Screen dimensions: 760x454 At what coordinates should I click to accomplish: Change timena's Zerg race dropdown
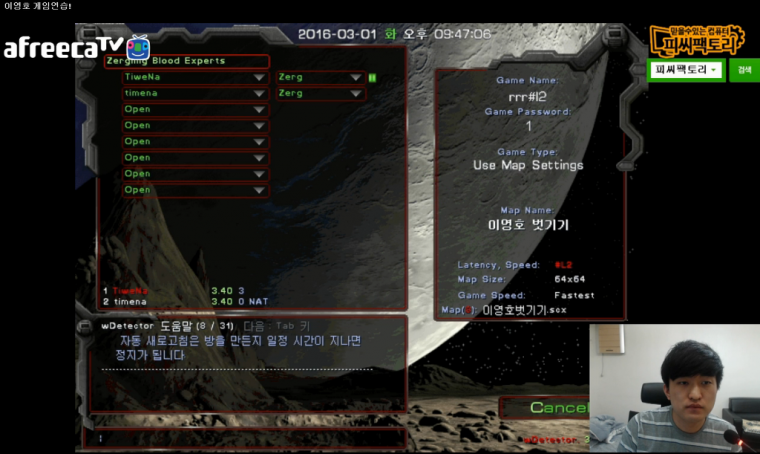[355, 93]
